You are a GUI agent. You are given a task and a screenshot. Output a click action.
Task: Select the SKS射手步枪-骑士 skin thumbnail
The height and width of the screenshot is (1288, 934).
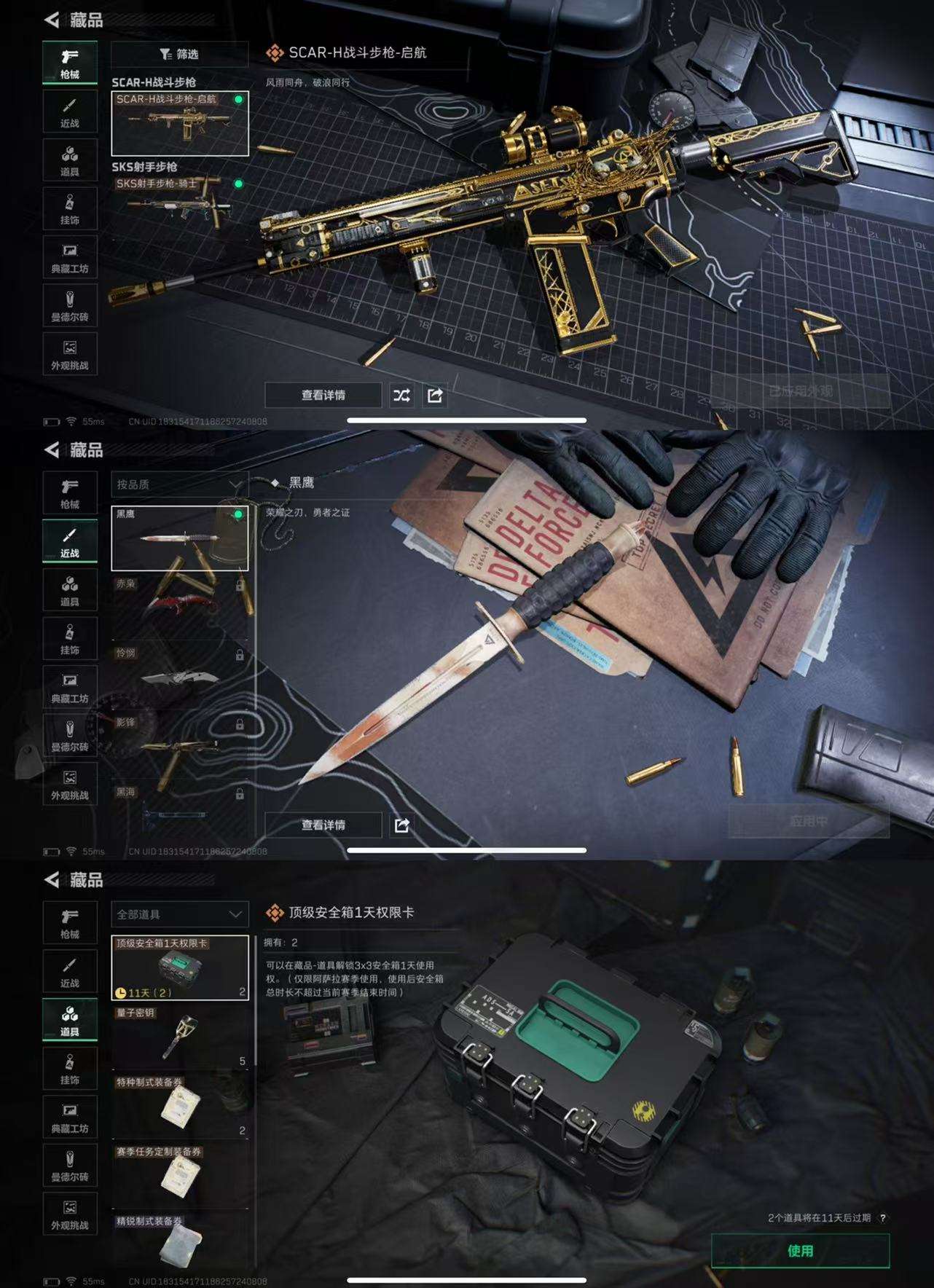[179, 204]
